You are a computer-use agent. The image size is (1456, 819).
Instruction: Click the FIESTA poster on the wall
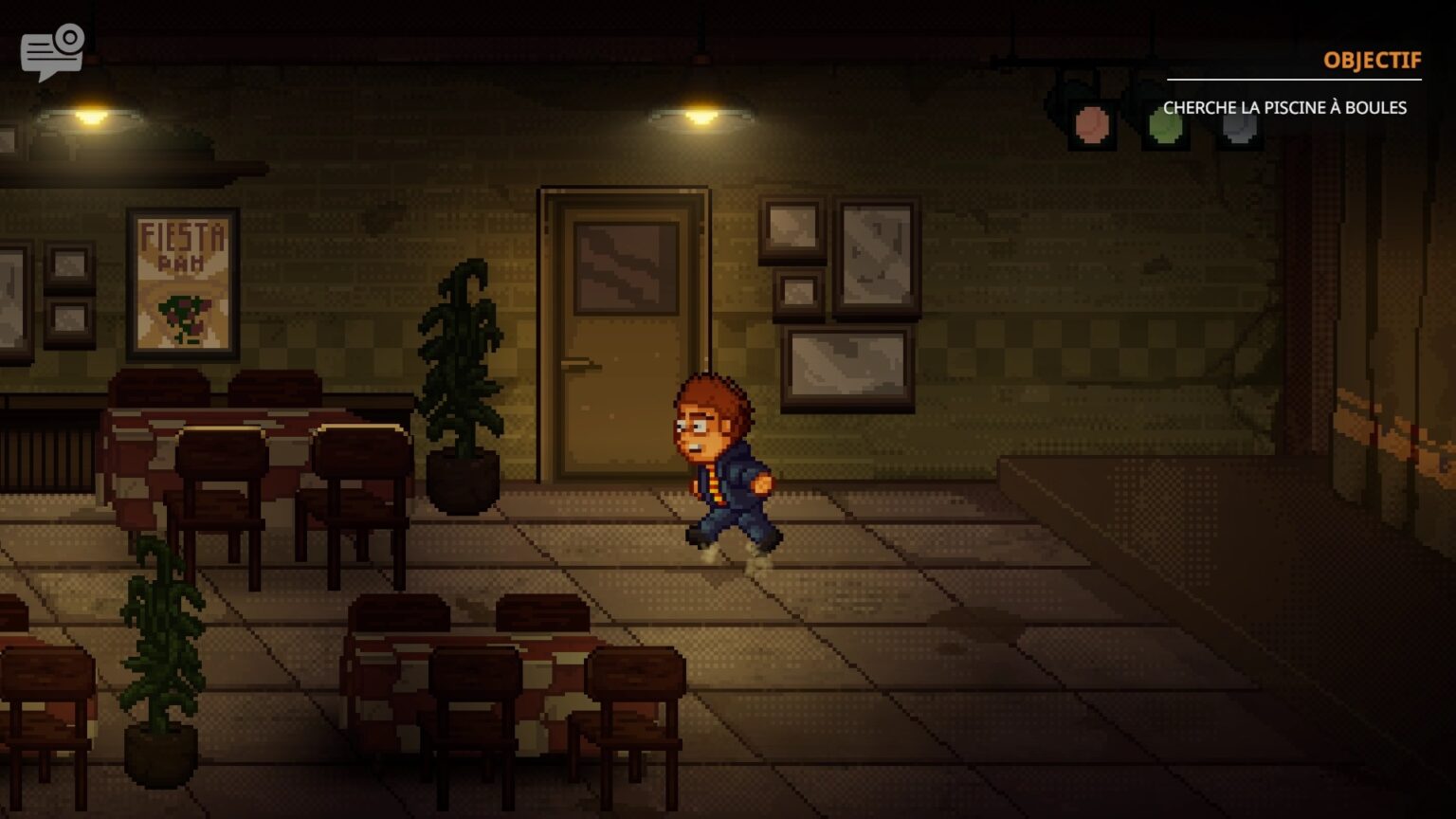[x=182, y=284]
